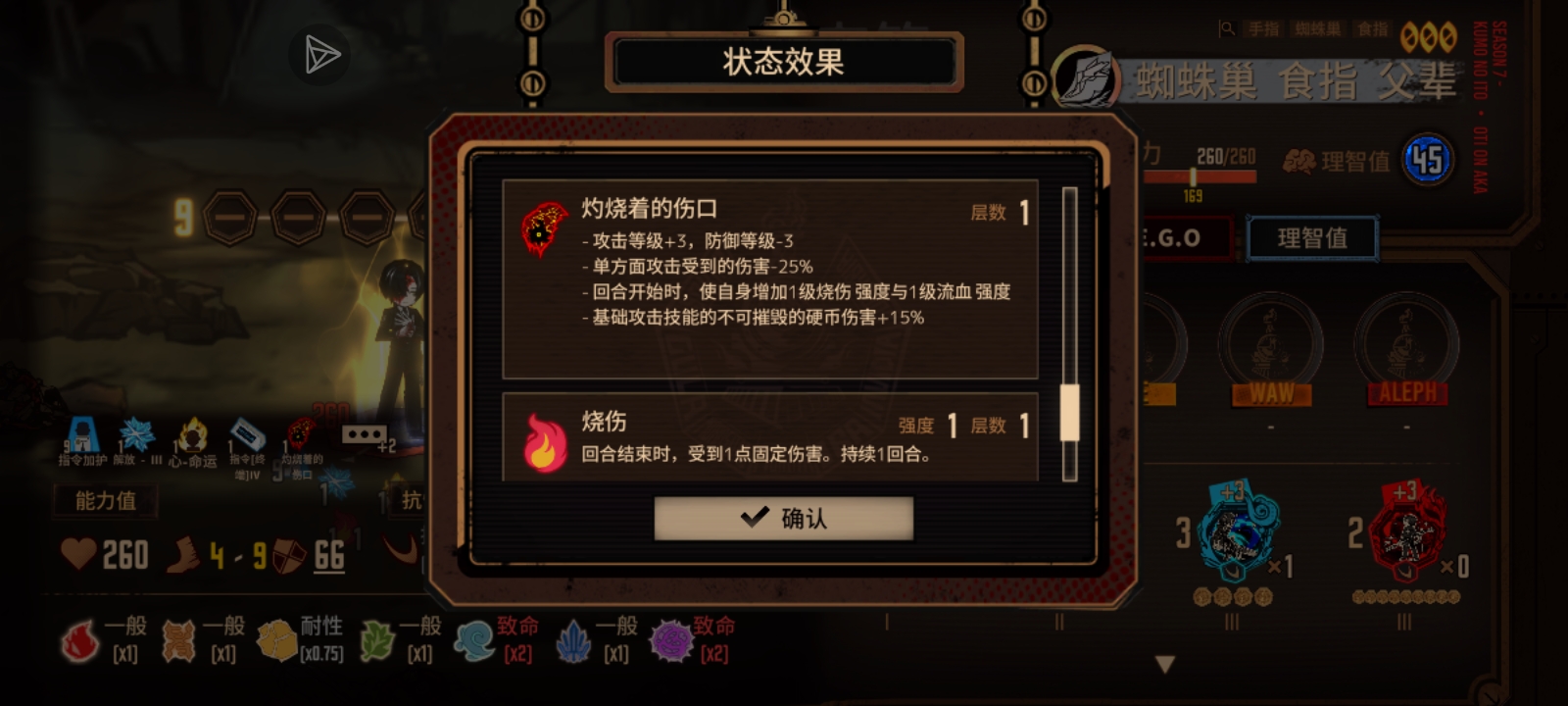Click the red slash resistance icon marked 一般
This screenshot has height=706, width=1568.
(80, 640)
